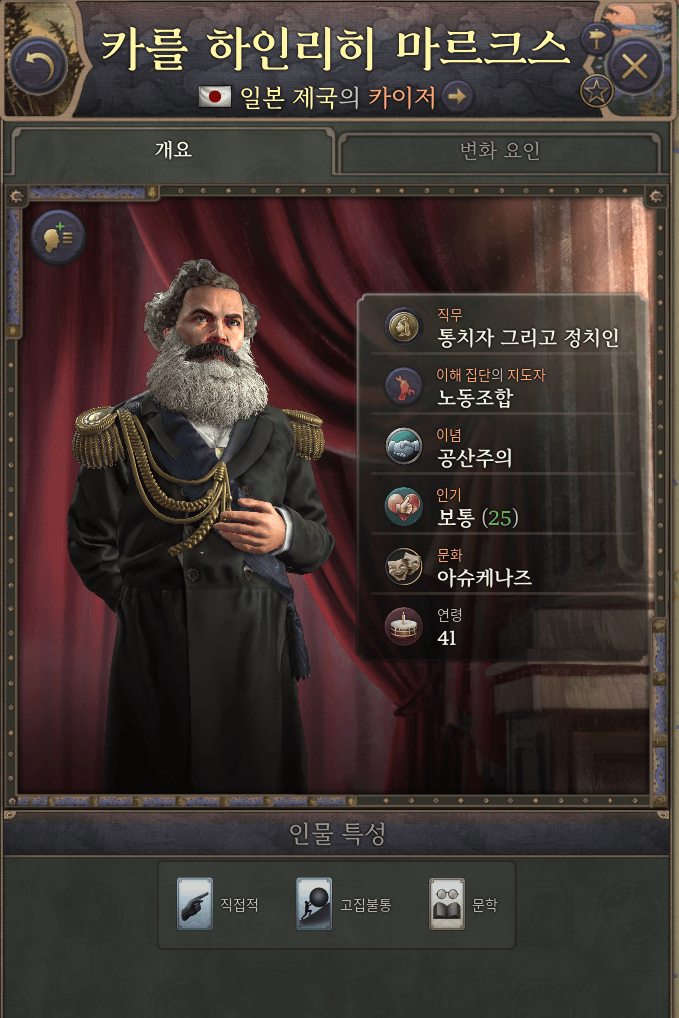Open the 변화 요인 tab

pyautogui.click(x=499, y=152)
